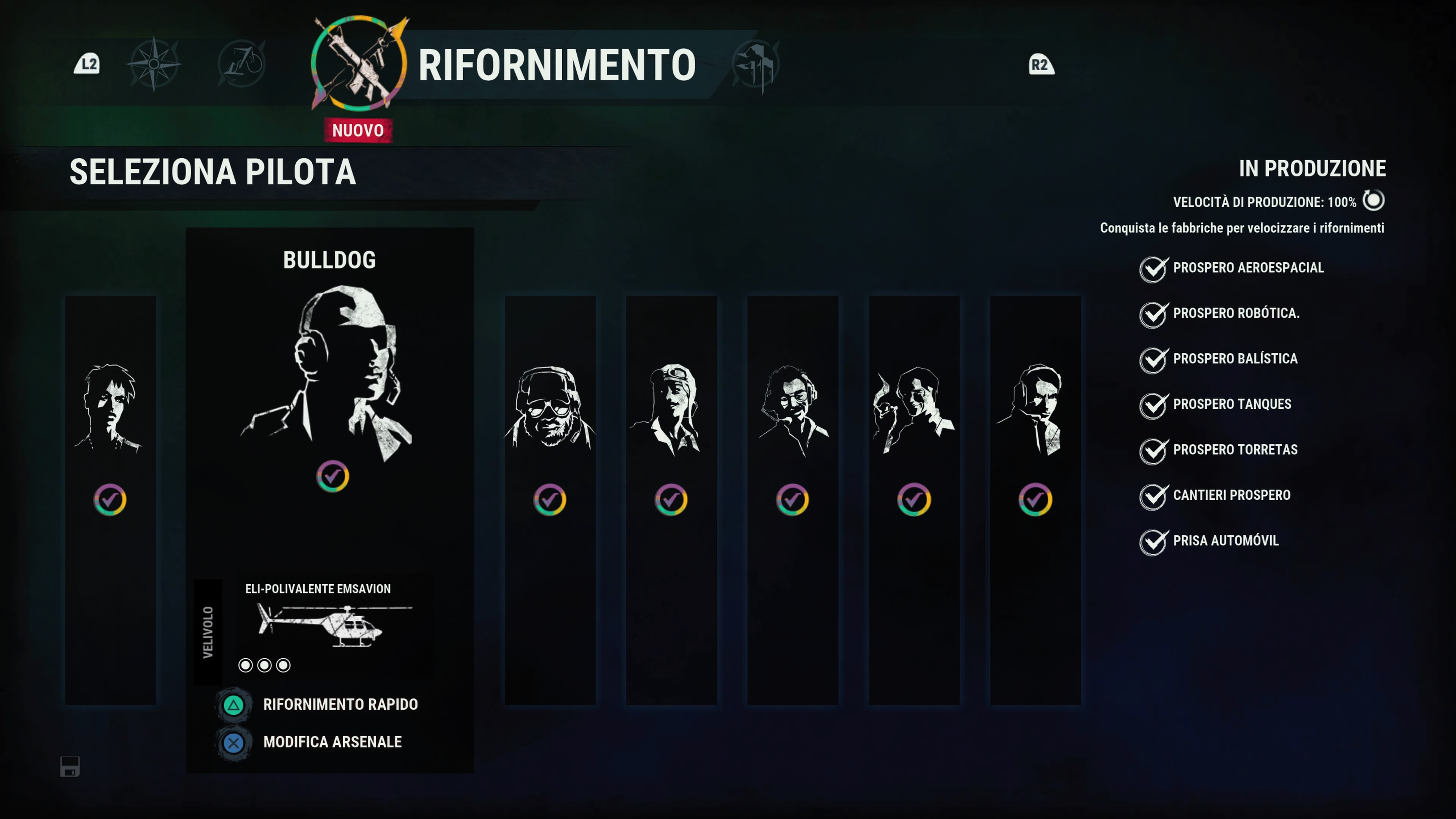Click the Prospero Tanques factory entry
The image size is (1456, 819).
1232,404
